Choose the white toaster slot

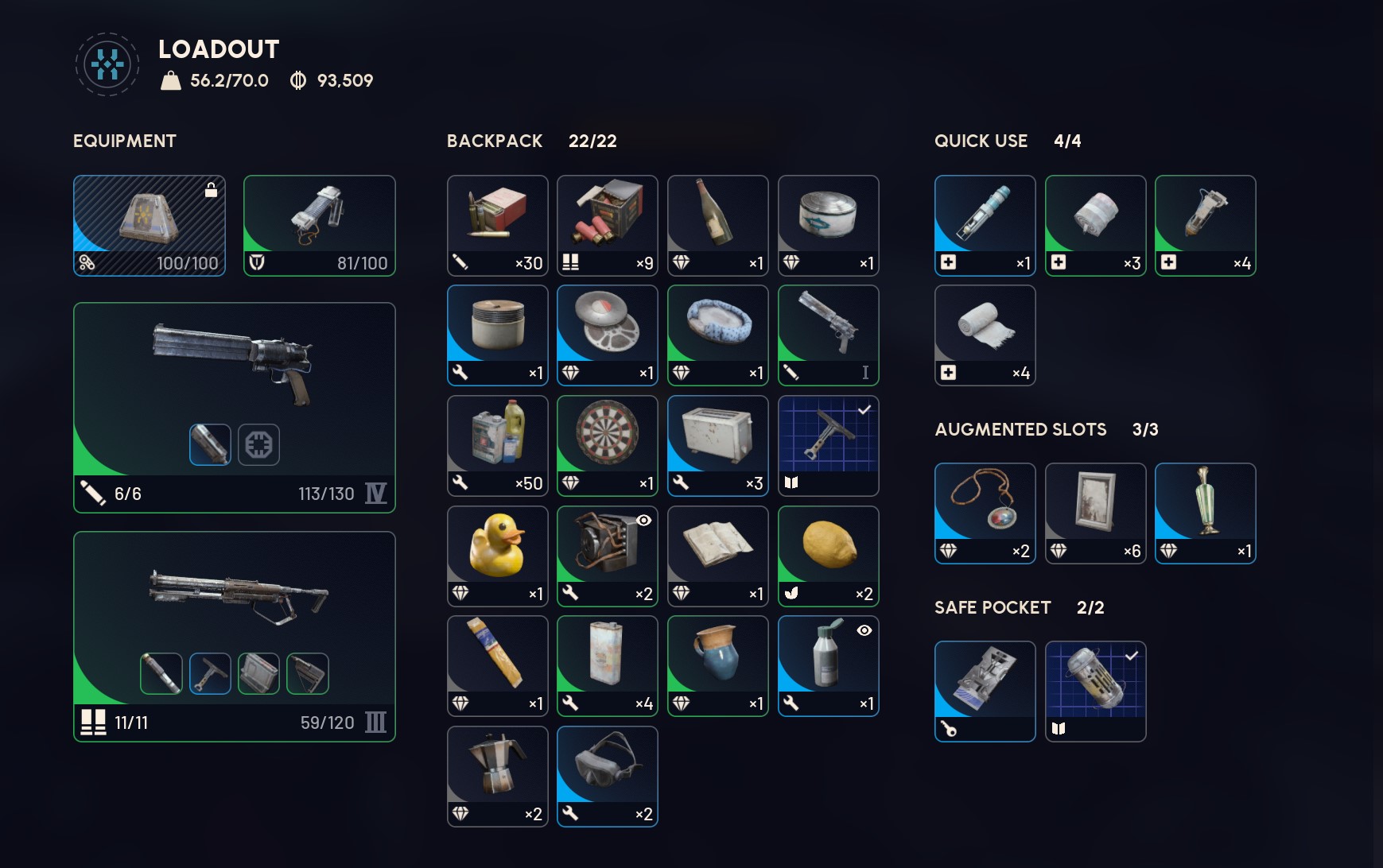pos(717,445)
